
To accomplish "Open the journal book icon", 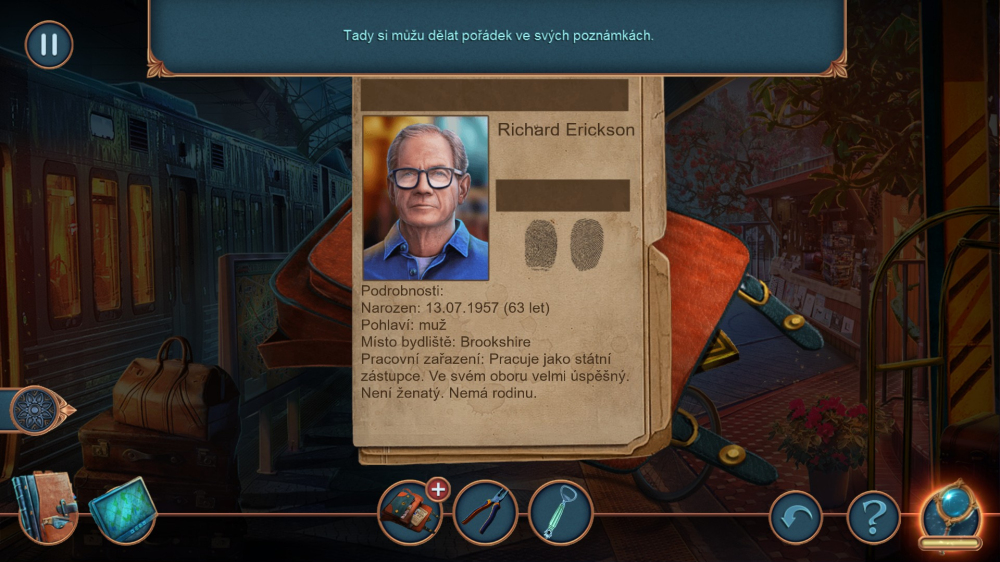I will click(x=43, y=508).
